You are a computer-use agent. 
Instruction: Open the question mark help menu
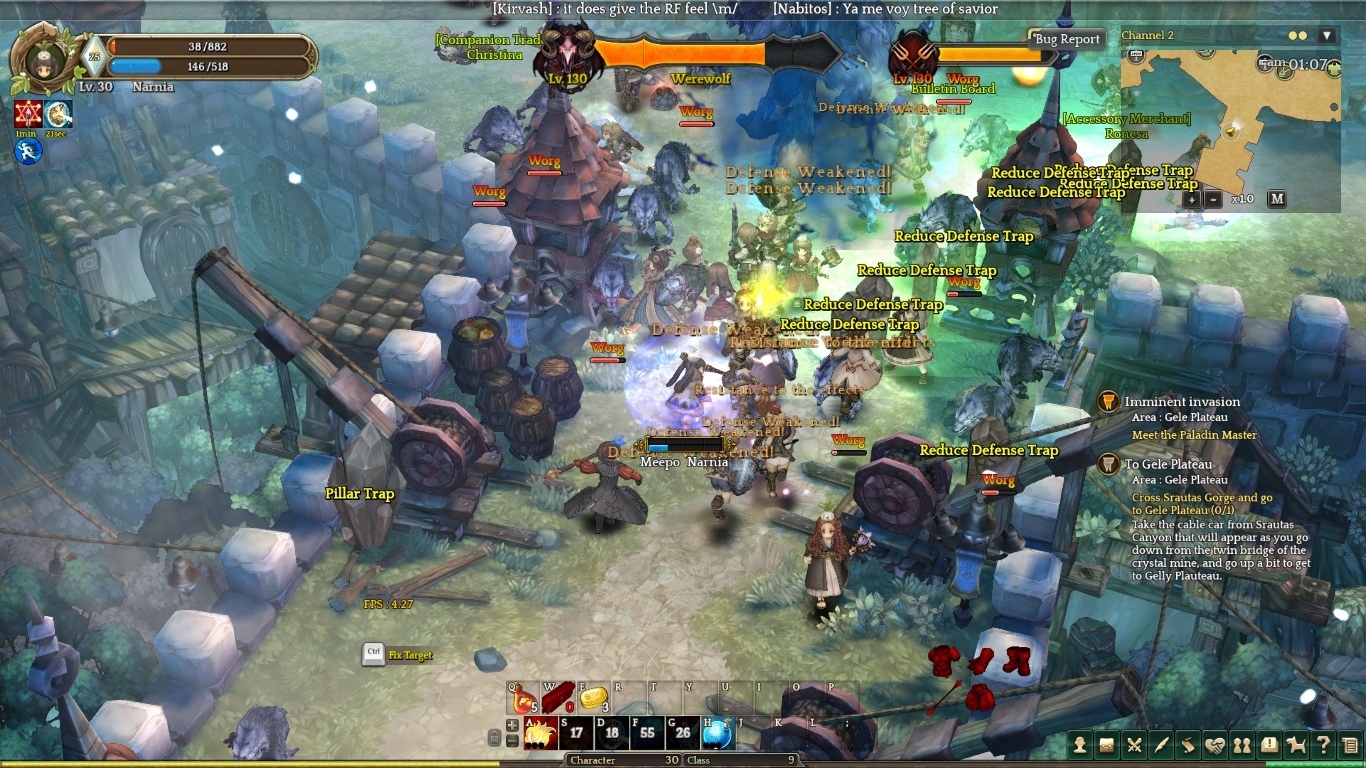1323,744
